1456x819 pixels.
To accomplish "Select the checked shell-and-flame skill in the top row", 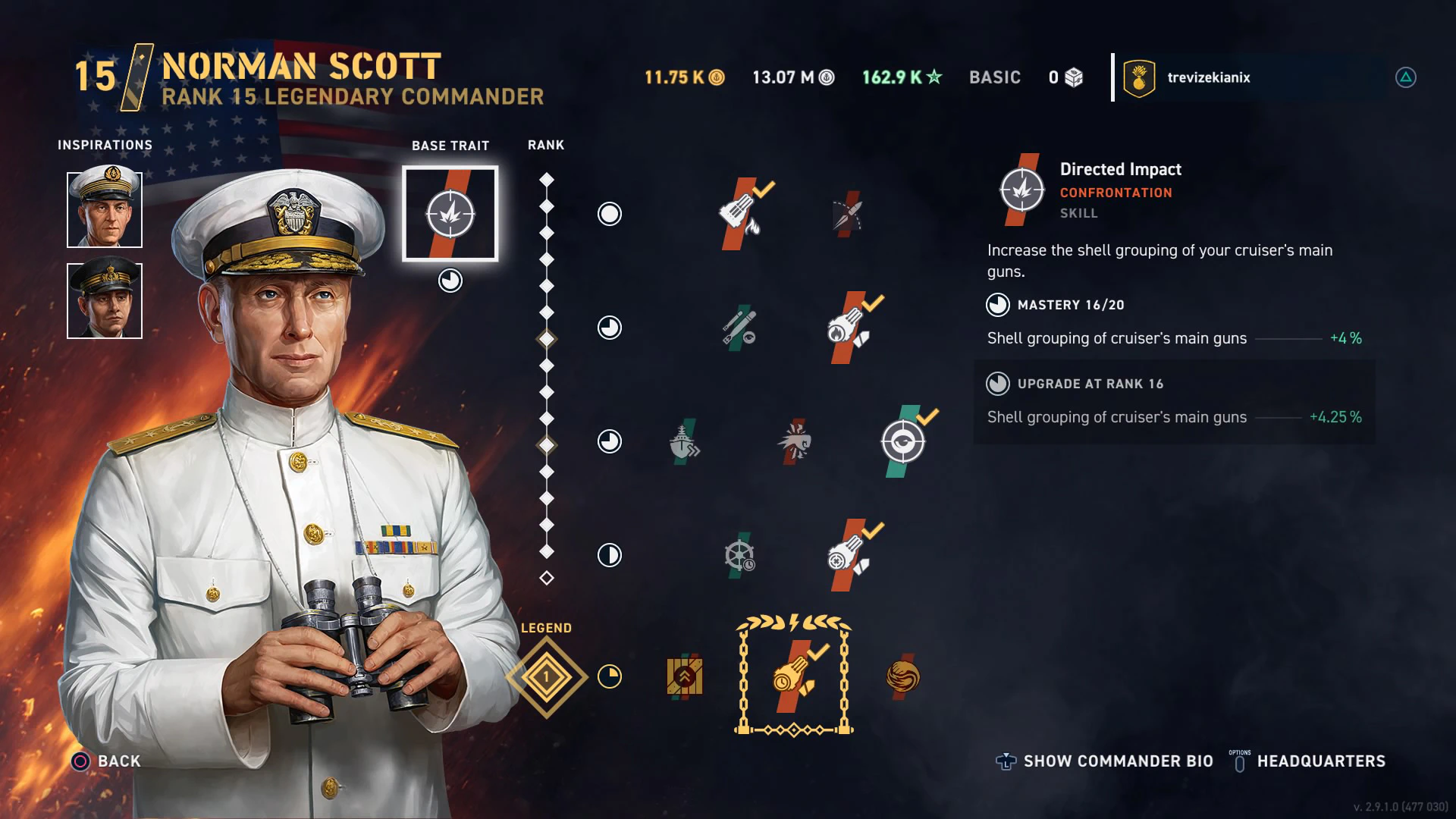I will [740, 214].
